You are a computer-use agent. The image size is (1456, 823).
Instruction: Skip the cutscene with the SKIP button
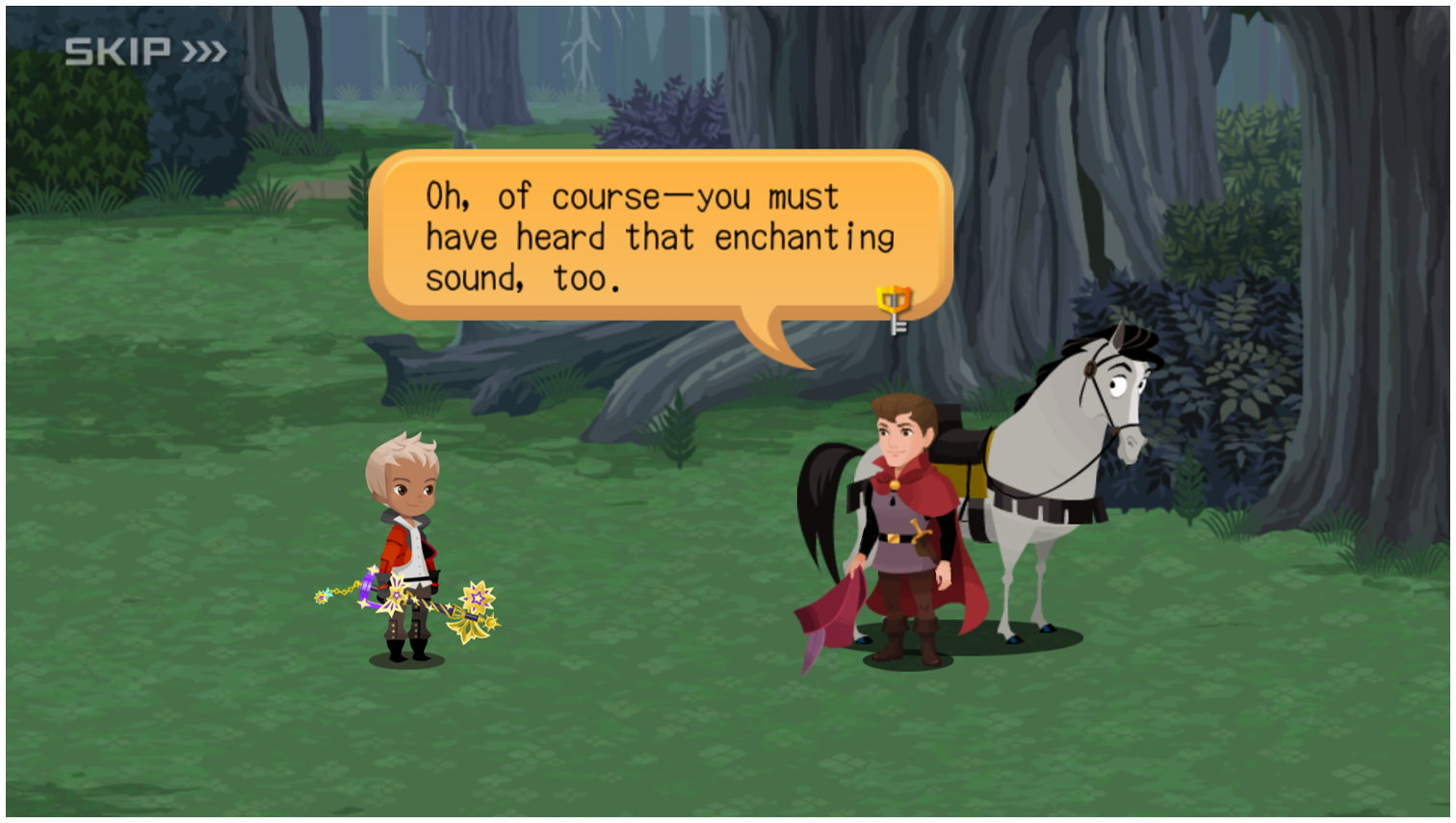[145, 51]
